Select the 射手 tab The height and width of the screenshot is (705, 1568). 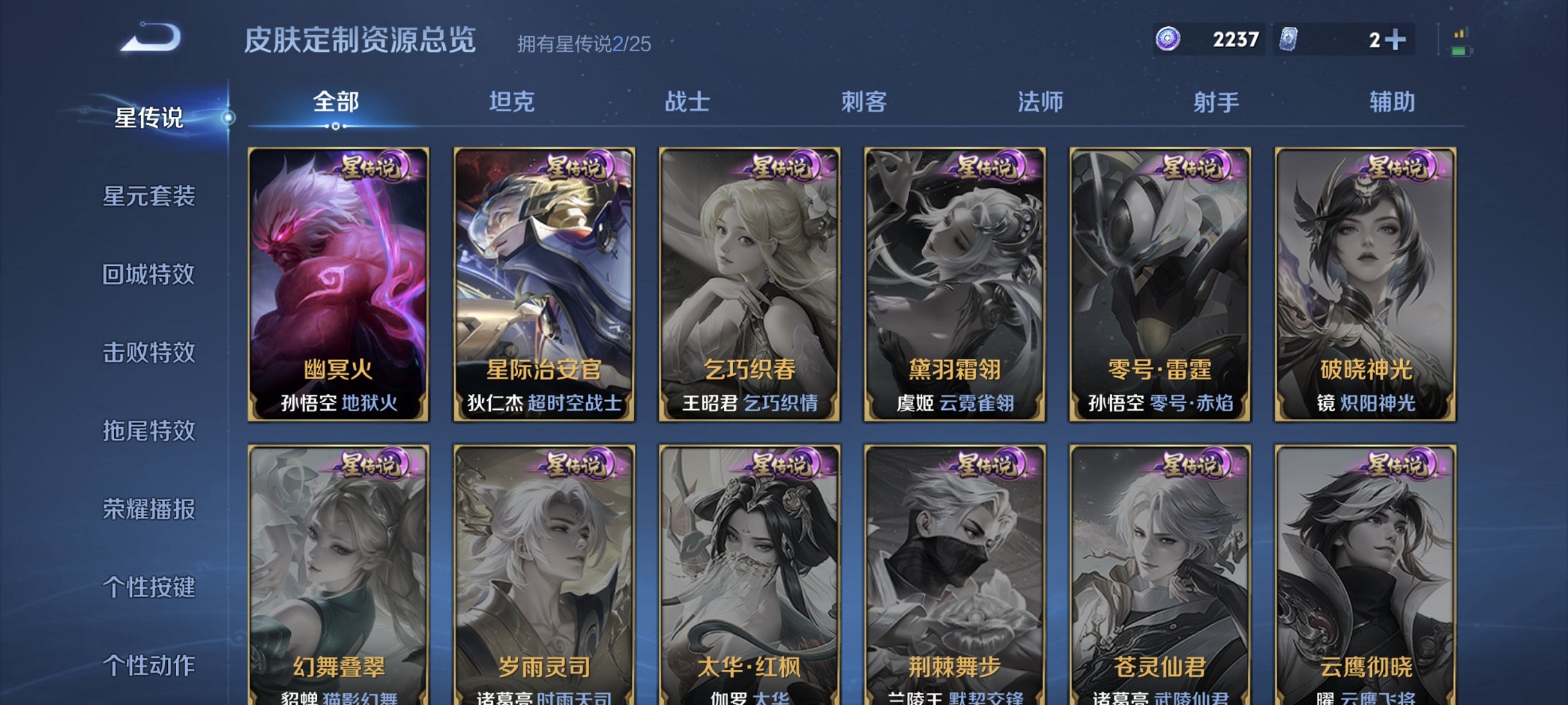coord(1216,102)
